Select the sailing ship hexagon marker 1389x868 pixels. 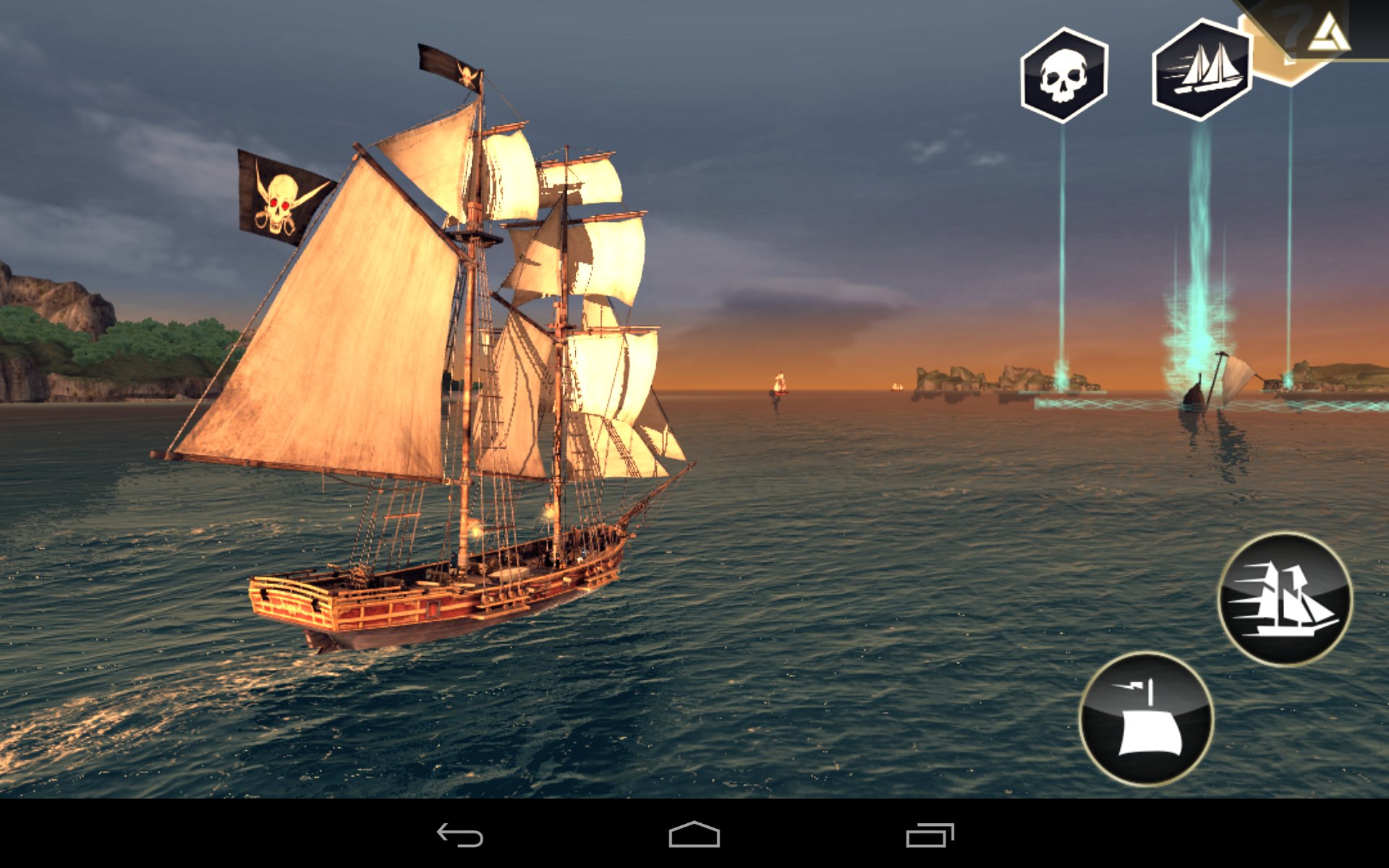(1202, 70)
